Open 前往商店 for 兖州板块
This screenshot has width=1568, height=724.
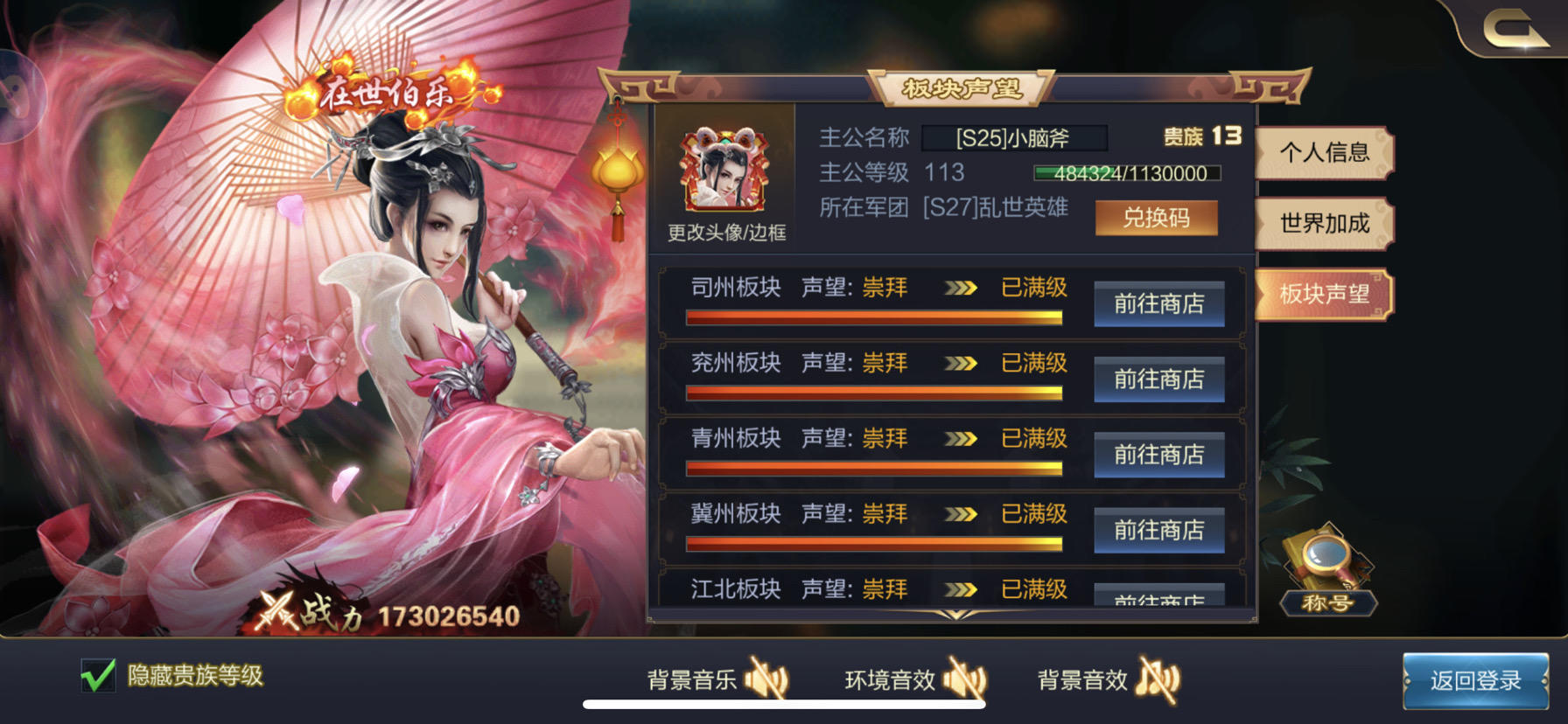tap(1159, 379)
